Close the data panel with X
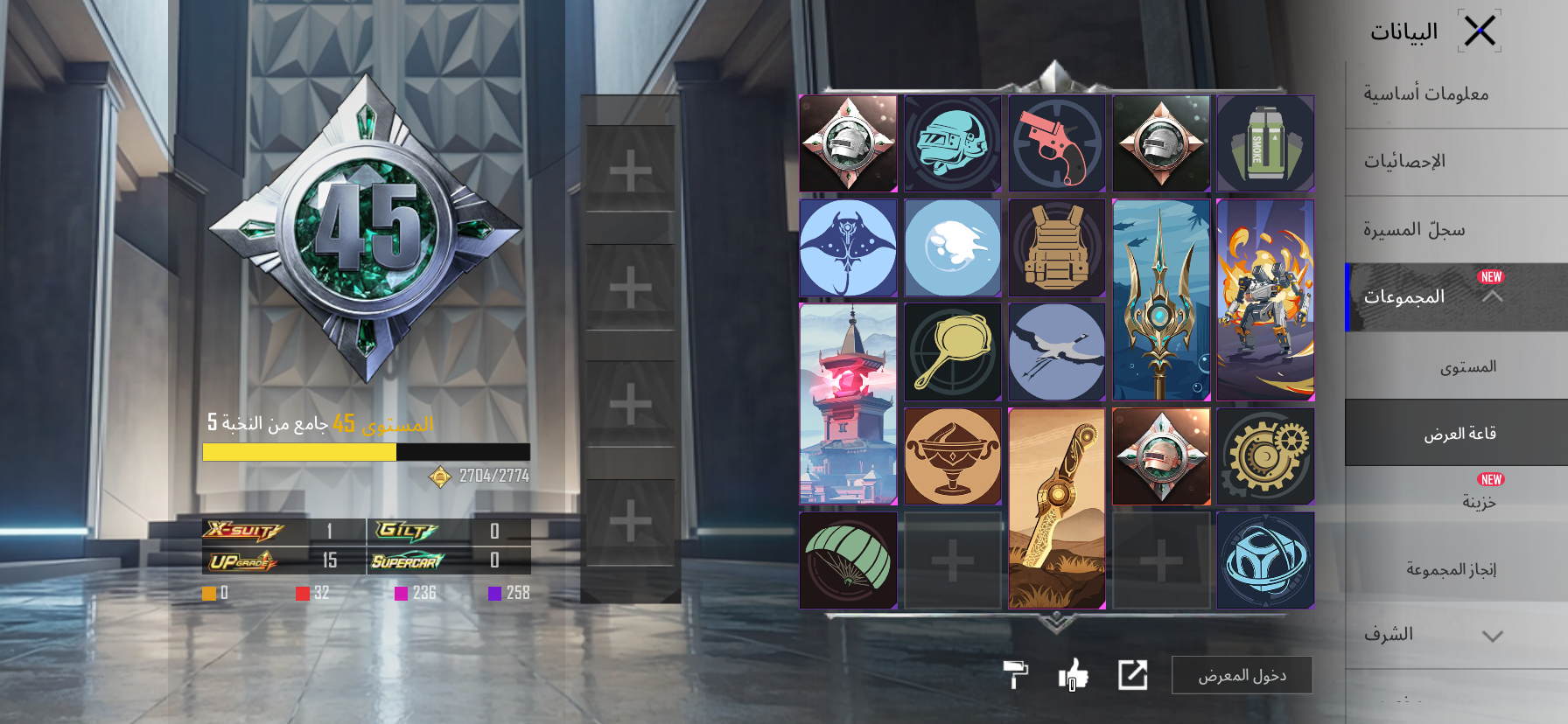This screenshot has width=1568, height=724. click(x=1480, y=32)
